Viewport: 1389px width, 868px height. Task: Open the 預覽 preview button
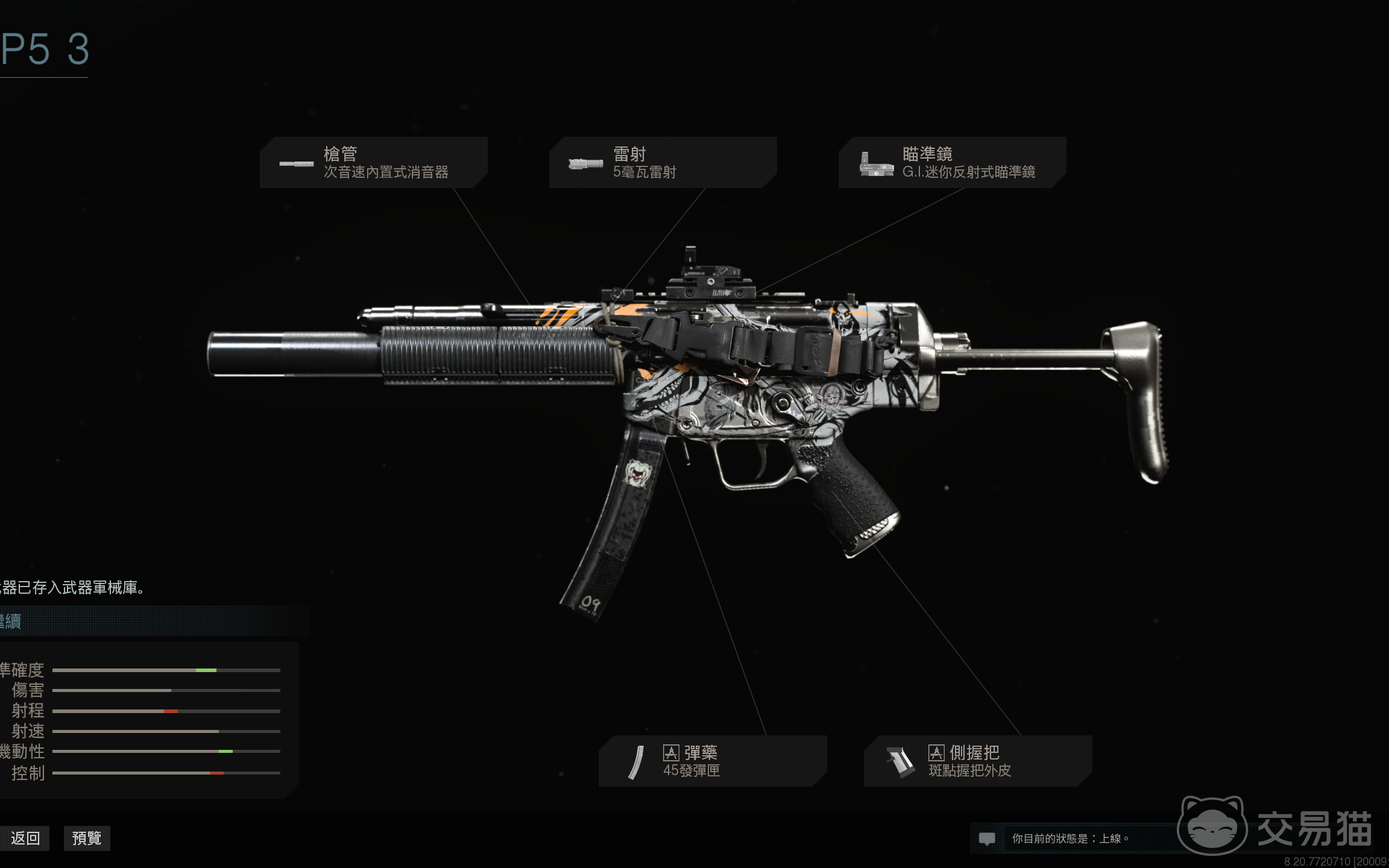click(87, 838)
